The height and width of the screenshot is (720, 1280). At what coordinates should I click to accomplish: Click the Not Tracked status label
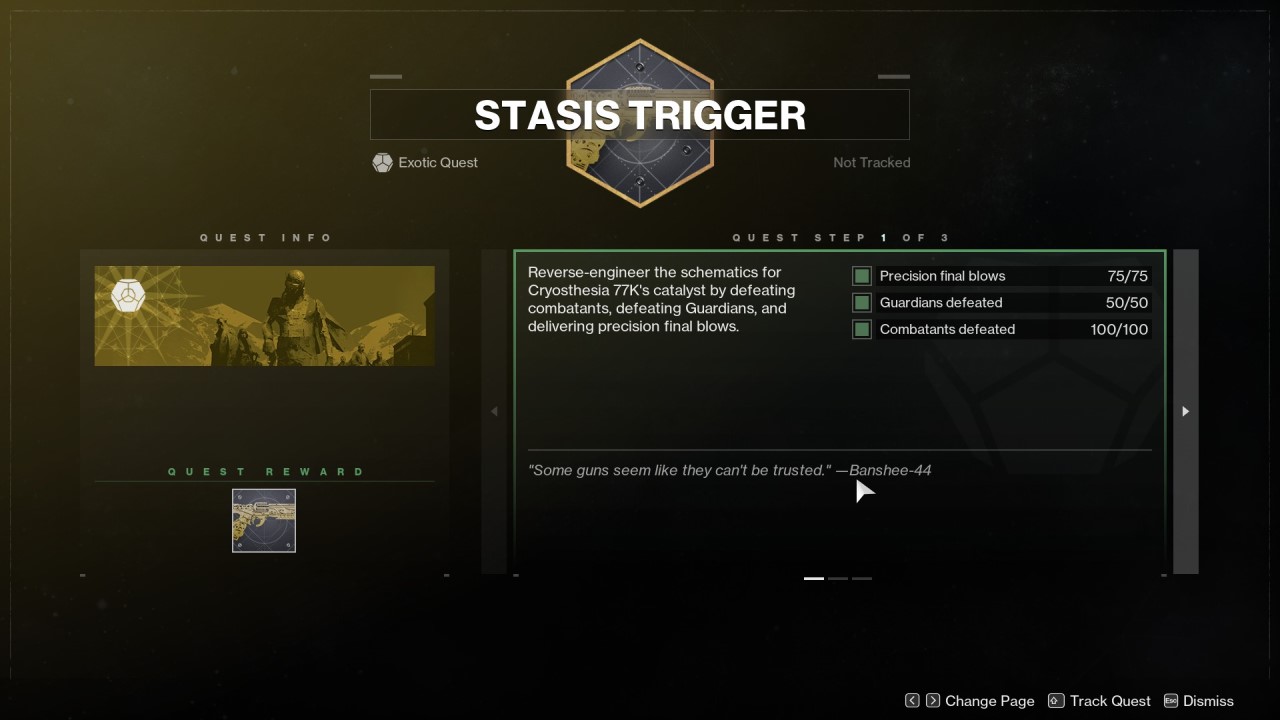[871, 162]
